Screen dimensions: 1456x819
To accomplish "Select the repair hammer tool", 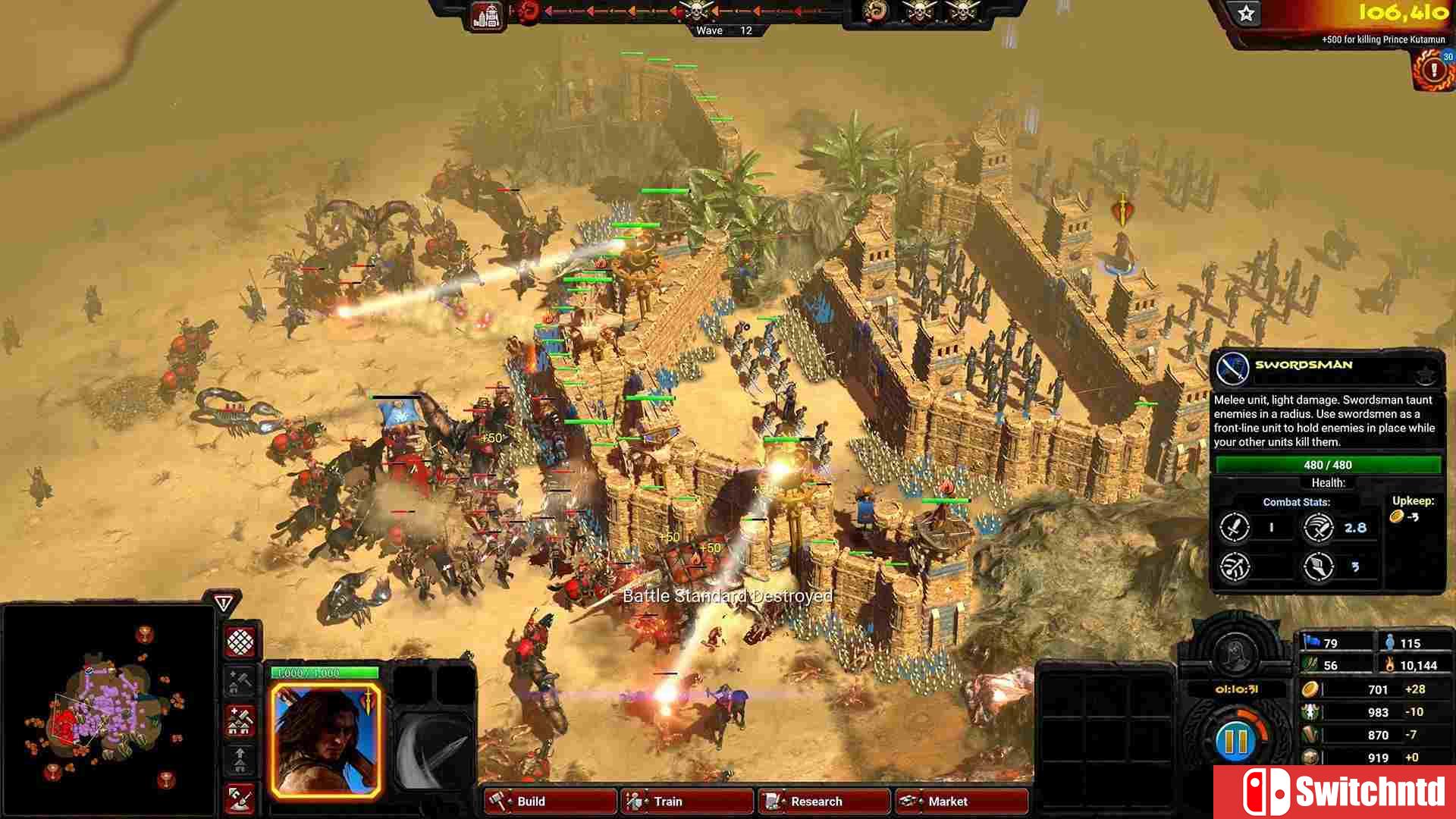I will click(x=240, y=681).
